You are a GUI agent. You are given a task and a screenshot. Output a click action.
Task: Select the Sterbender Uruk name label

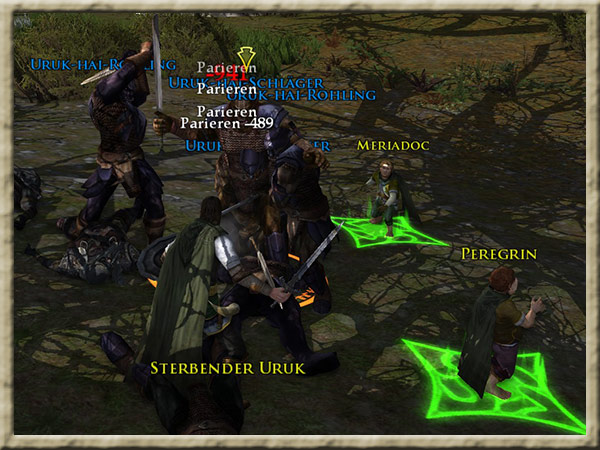point(227,367)
